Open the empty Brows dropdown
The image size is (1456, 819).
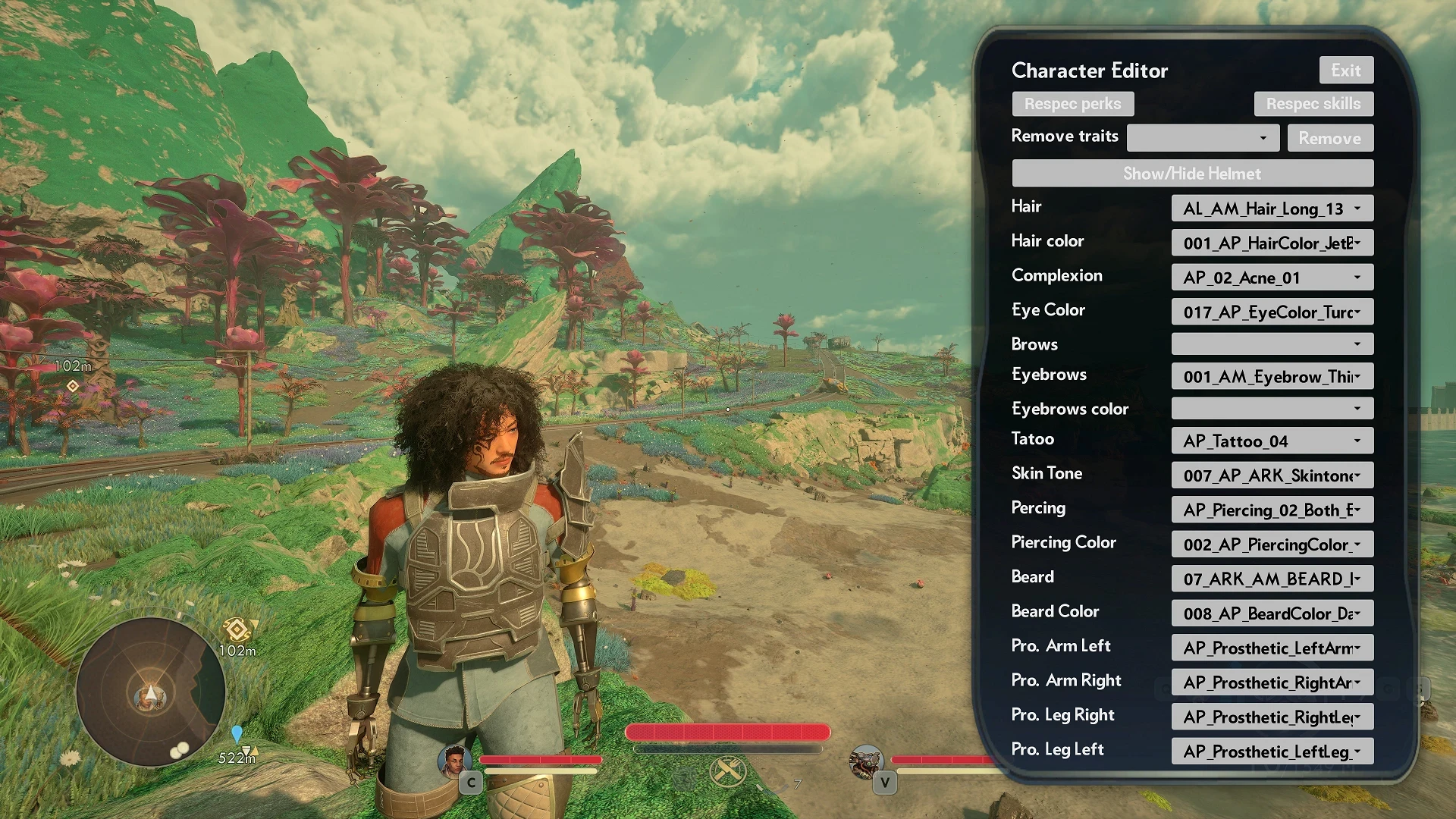[x=1272, y=344]
